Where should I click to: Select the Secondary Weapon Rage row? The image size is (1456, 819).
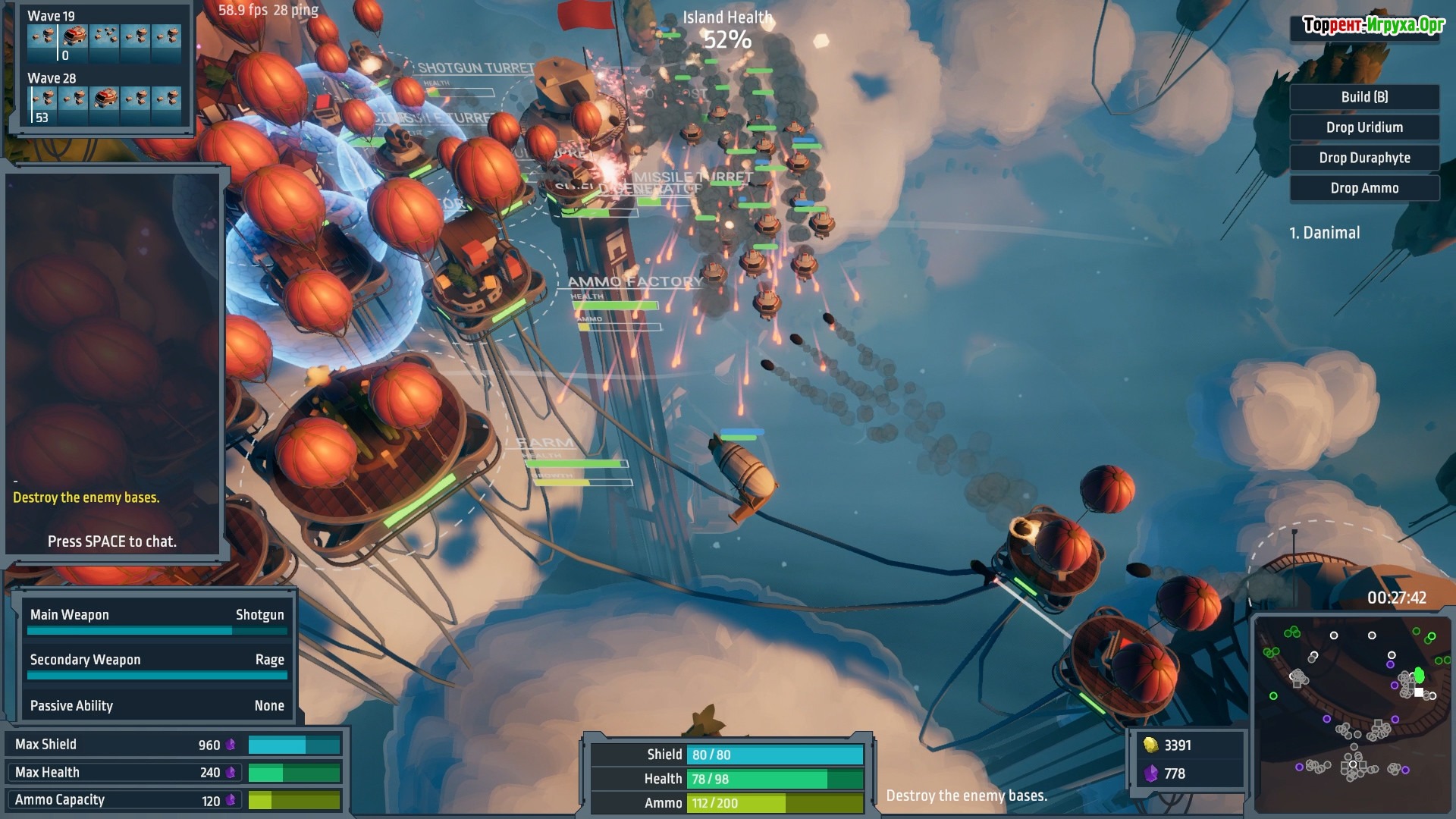(157, 664)
